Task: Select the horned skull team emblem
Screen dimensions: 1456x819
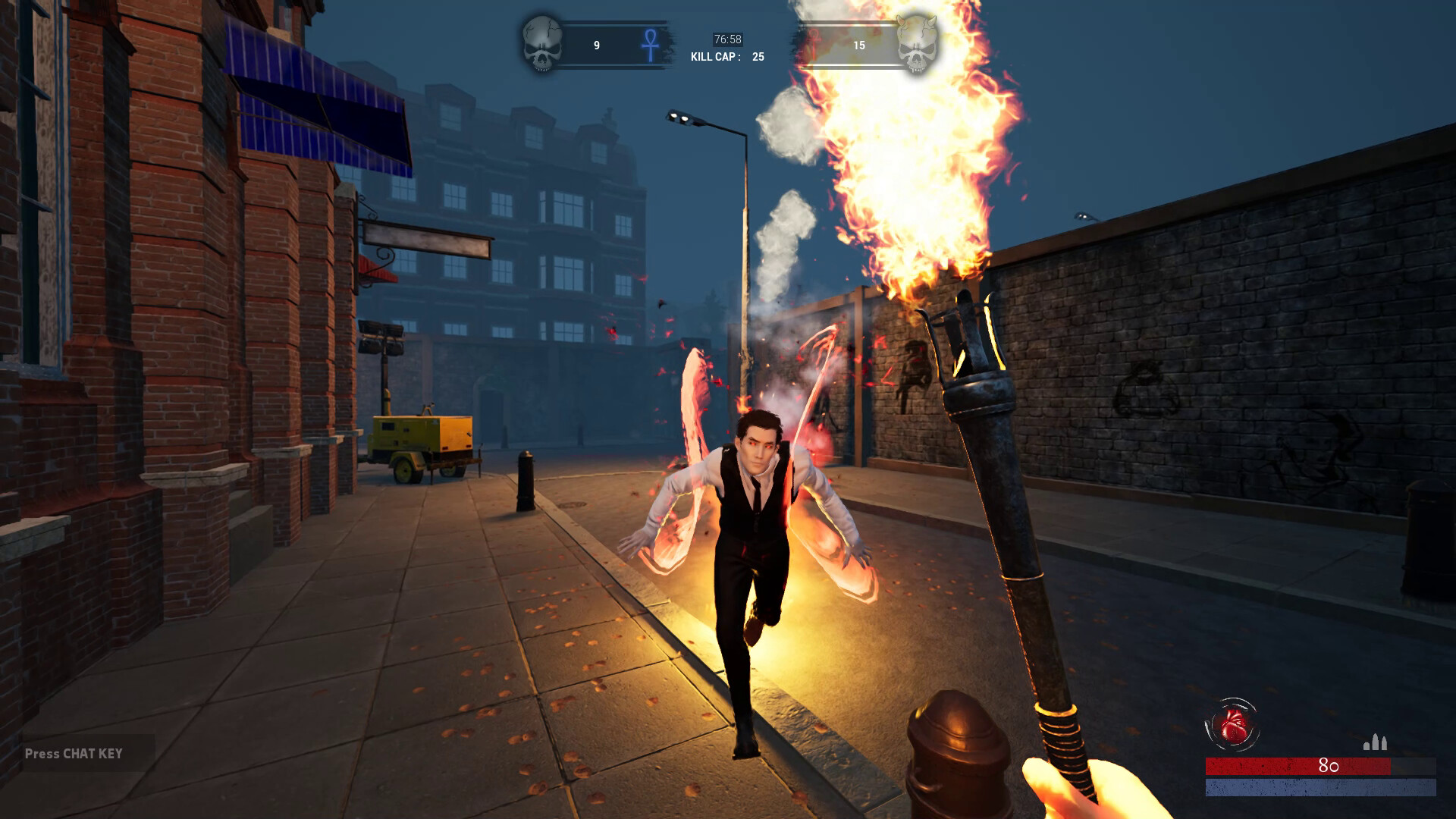Action: point(916,44)
